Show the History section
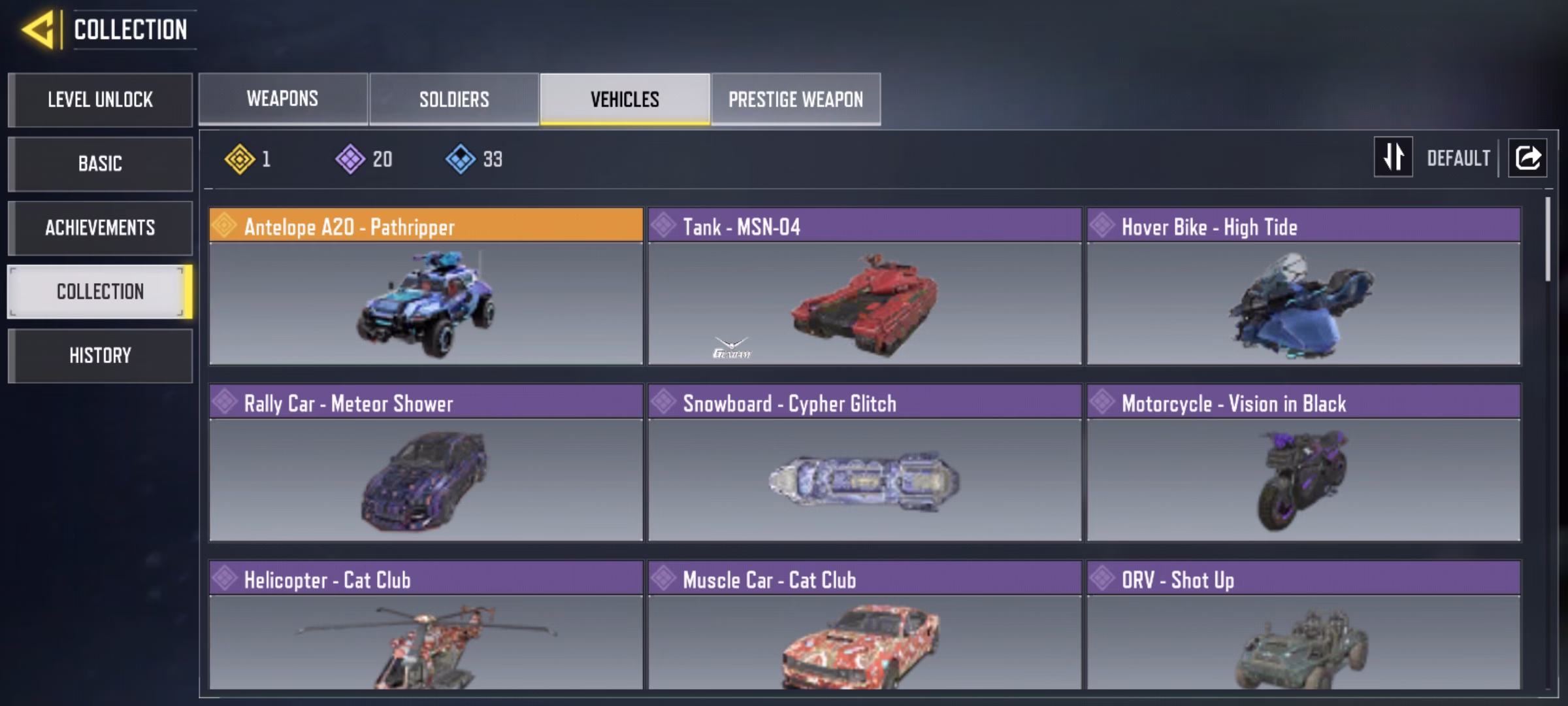 100,356
